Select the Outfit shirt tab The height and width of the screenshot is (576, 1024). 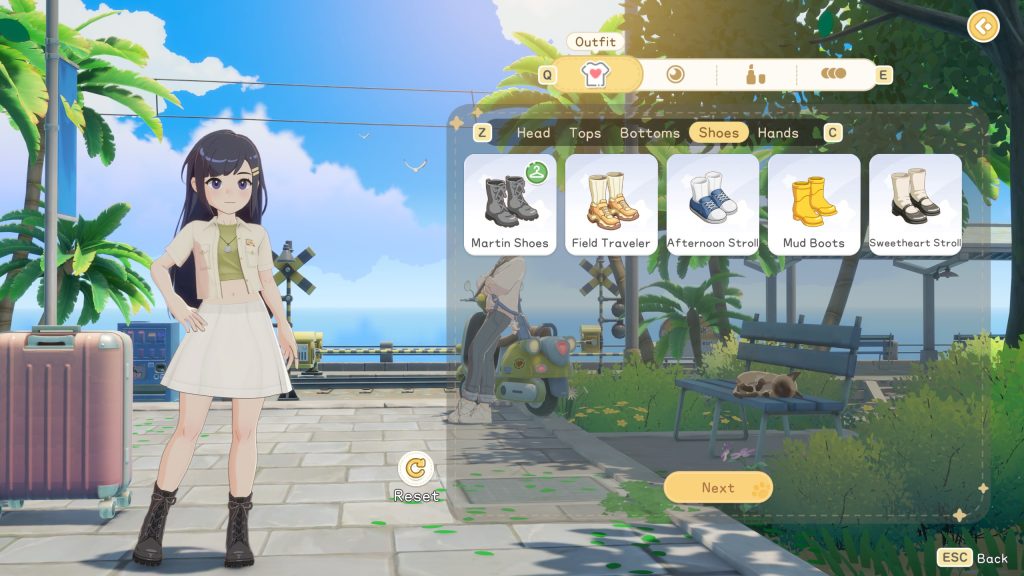pos(596,74)
